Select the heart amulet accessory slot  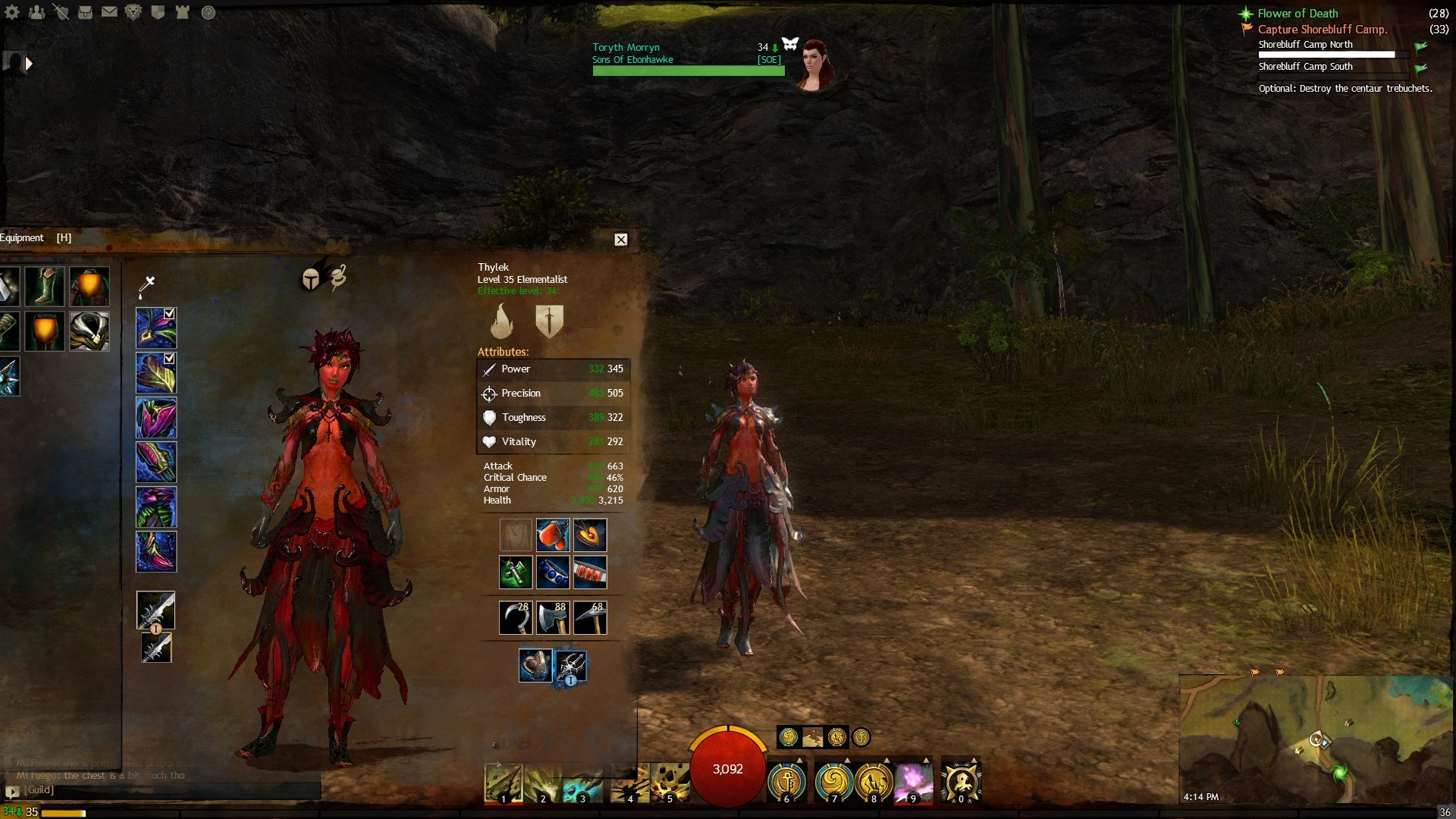(x=589, y=535)
